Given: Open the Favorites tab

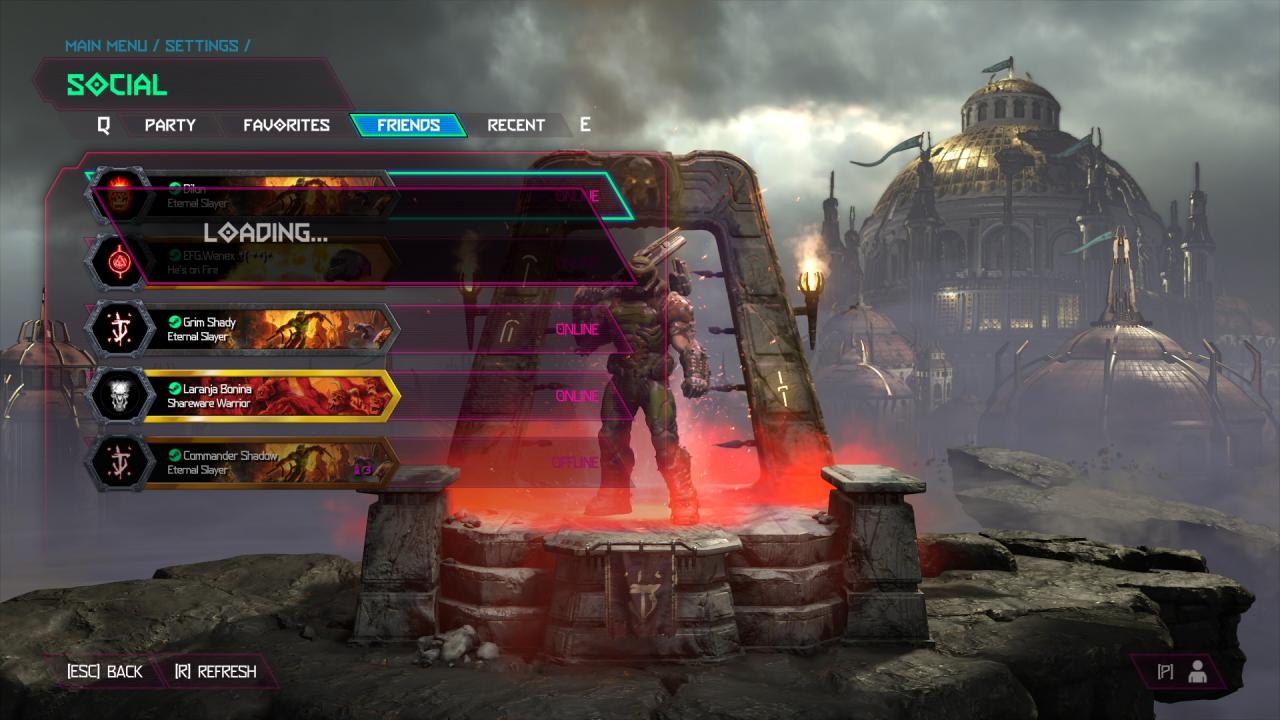Looking at the screenshot, I should pos(286,125).
